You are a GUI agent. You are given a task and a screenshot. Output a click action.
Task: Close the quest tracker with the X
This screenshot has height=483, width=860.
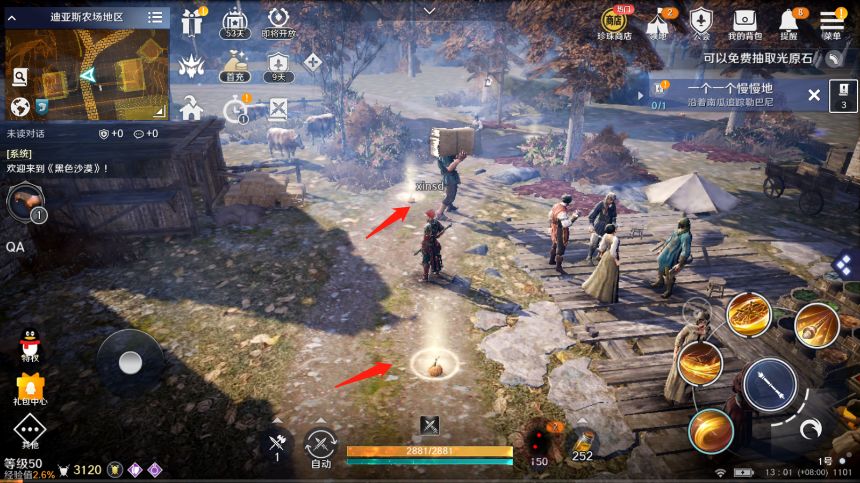[x=814, y=95]
